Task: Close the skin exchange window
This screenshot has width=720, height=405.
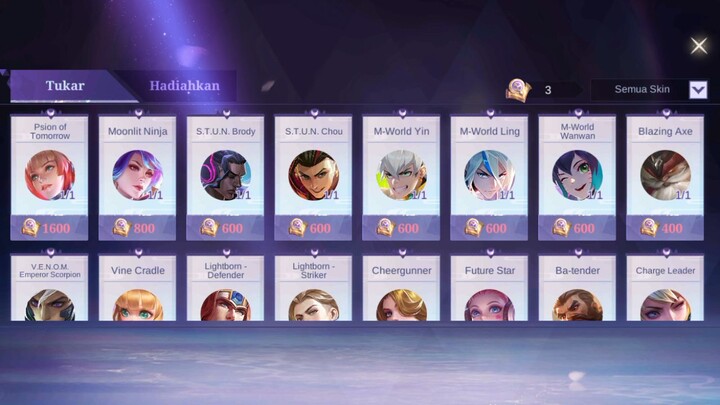Action: 699,45
